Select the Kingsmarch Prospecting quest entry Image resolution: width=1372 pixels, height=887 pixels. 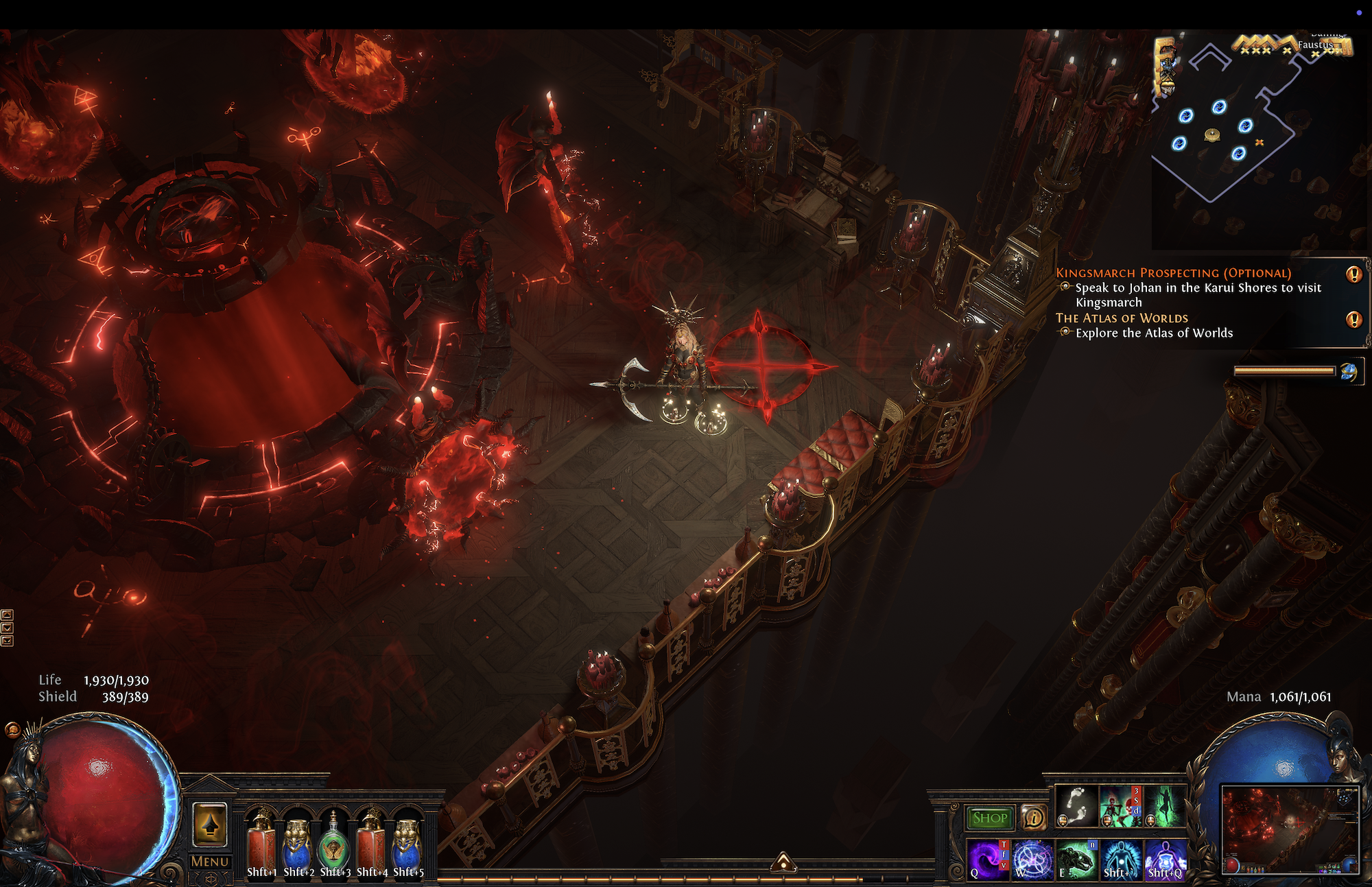pyautogui.click(x=1173, y=273)
